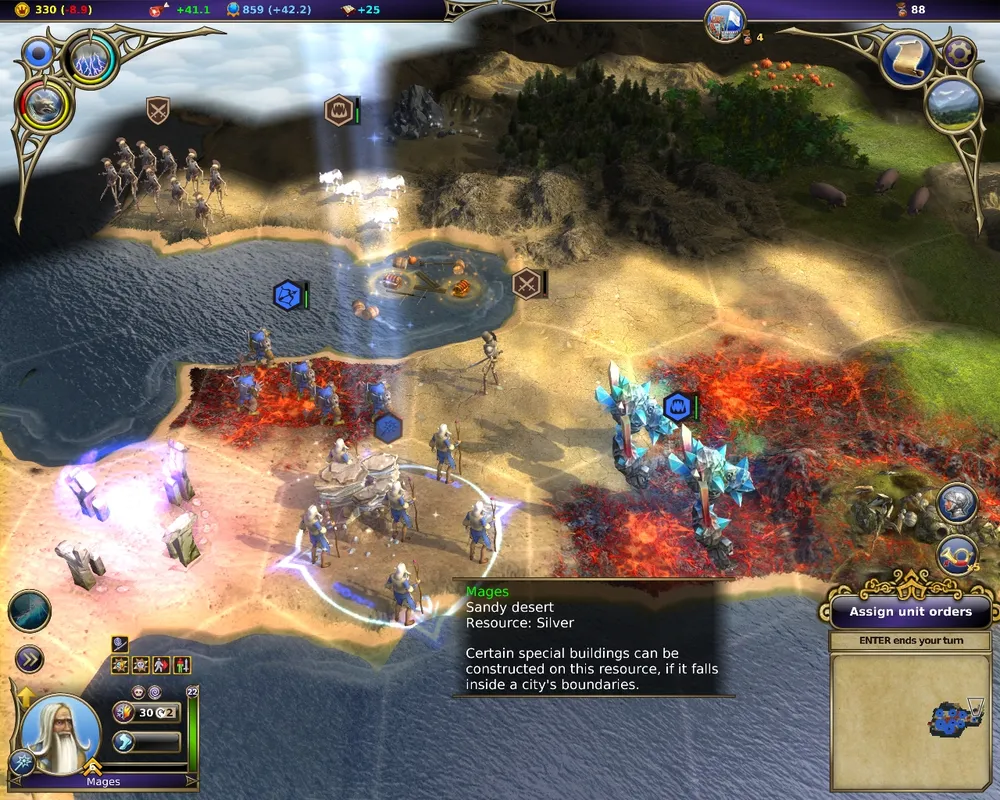Select the Mages unit portrait
This screenshot has width=1000, height=800.
pyautogui.click(x=60, y=733)
